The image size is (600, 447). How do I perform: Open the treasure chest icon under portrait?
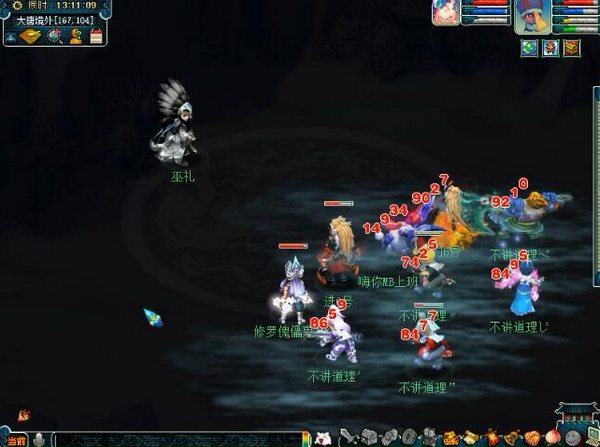pyautogui.click(x=571, y=47)
